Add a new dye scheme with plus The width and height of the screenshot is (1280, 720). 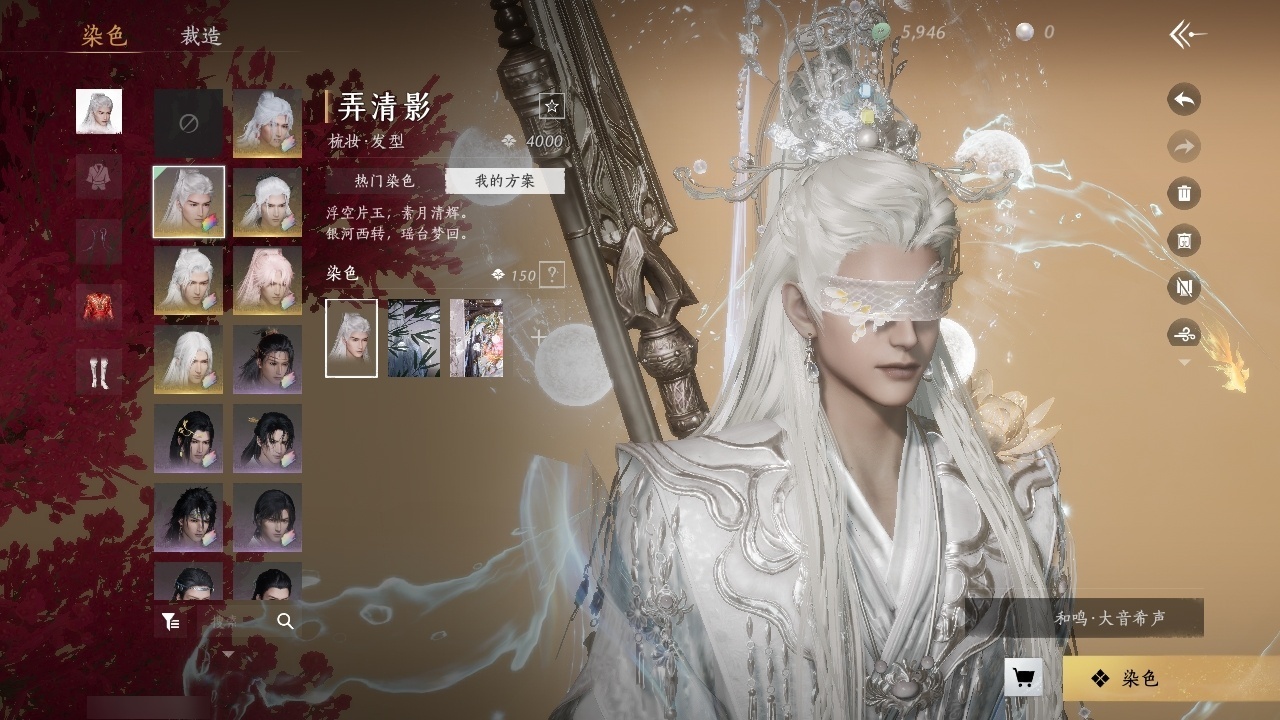(x=539, y=338)
